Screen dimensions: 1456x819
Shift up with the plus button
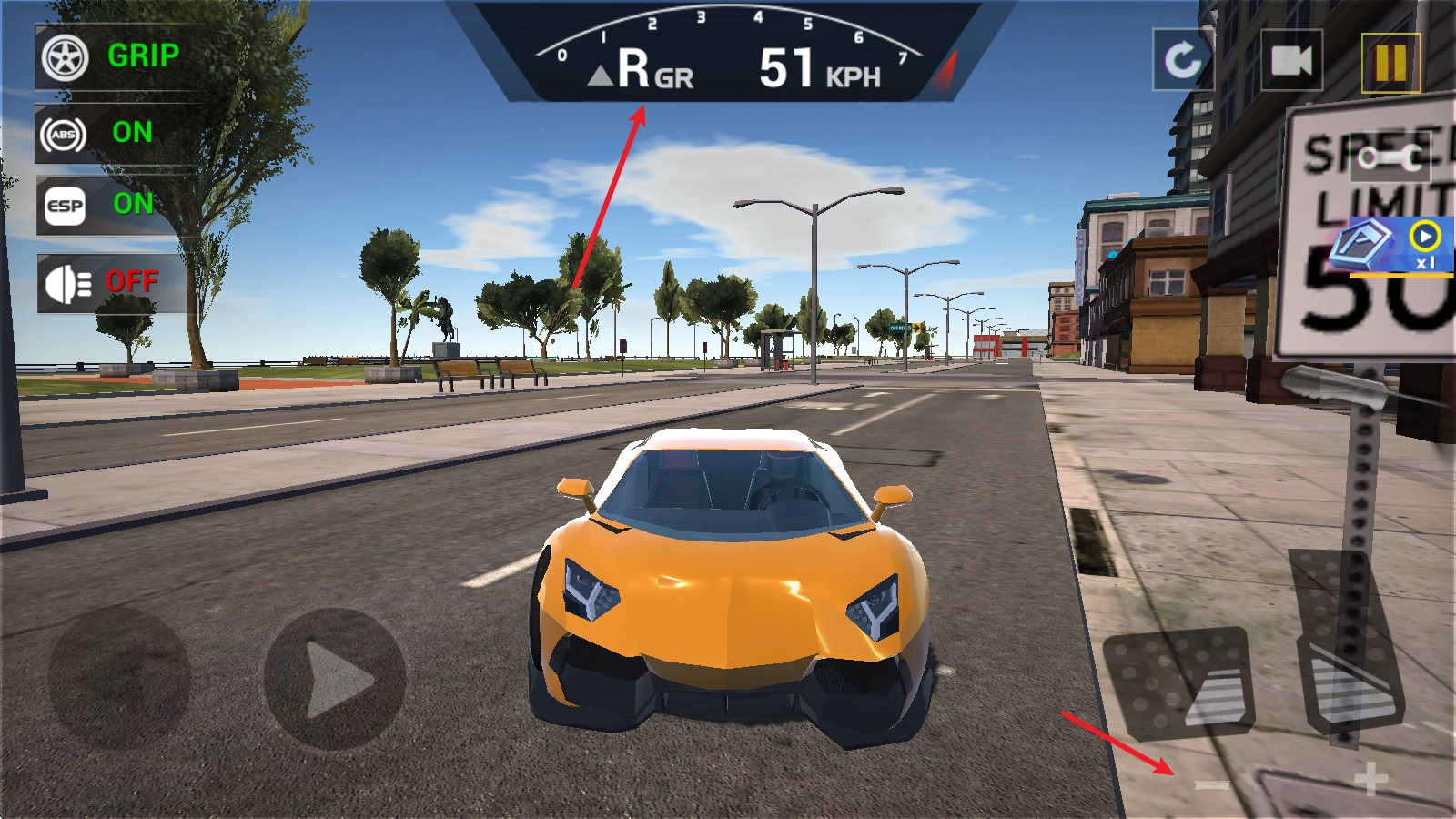click(1370, 779)
